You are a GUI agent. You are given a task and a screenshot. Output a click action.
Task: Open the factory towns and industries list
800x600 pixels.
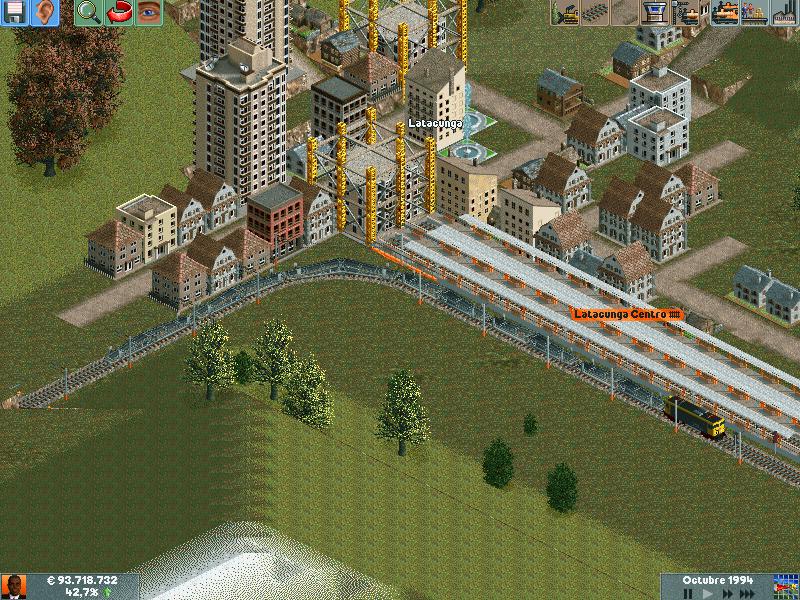click(x=783, y=13)
